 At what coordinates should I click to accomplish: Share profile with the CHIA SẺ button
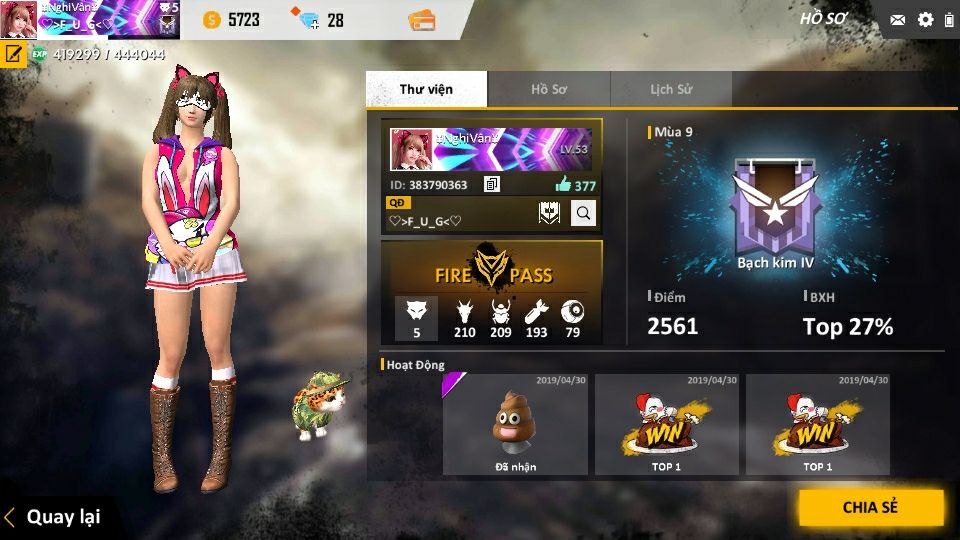[870, 507]
